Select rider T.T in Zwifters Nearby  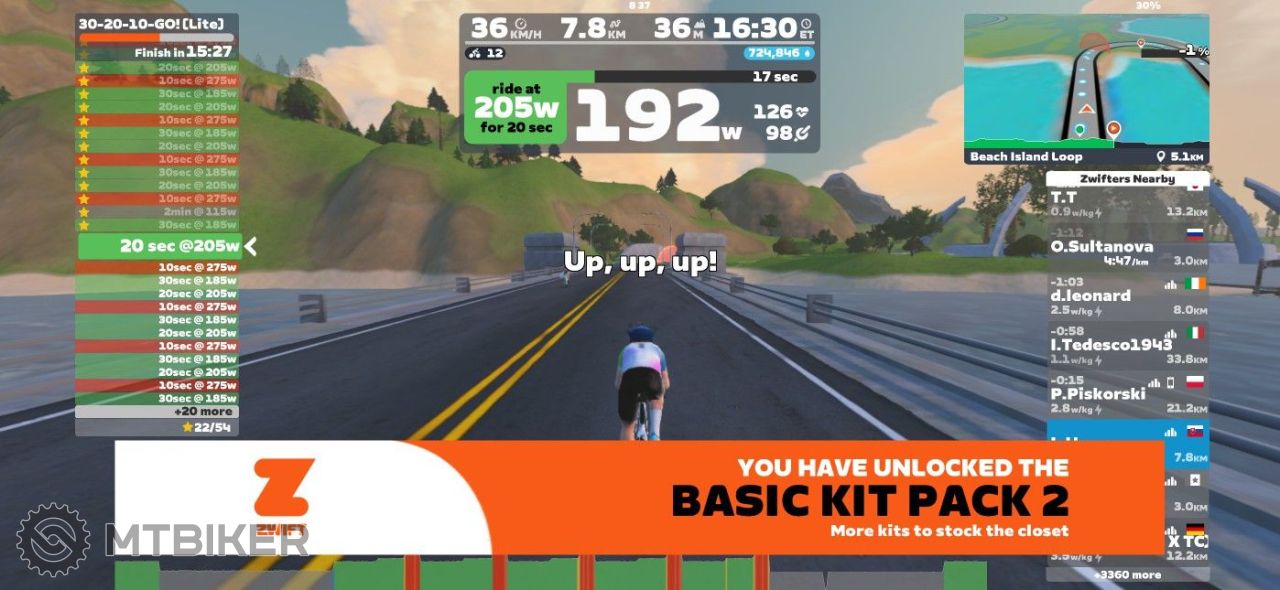(1127, 204)
